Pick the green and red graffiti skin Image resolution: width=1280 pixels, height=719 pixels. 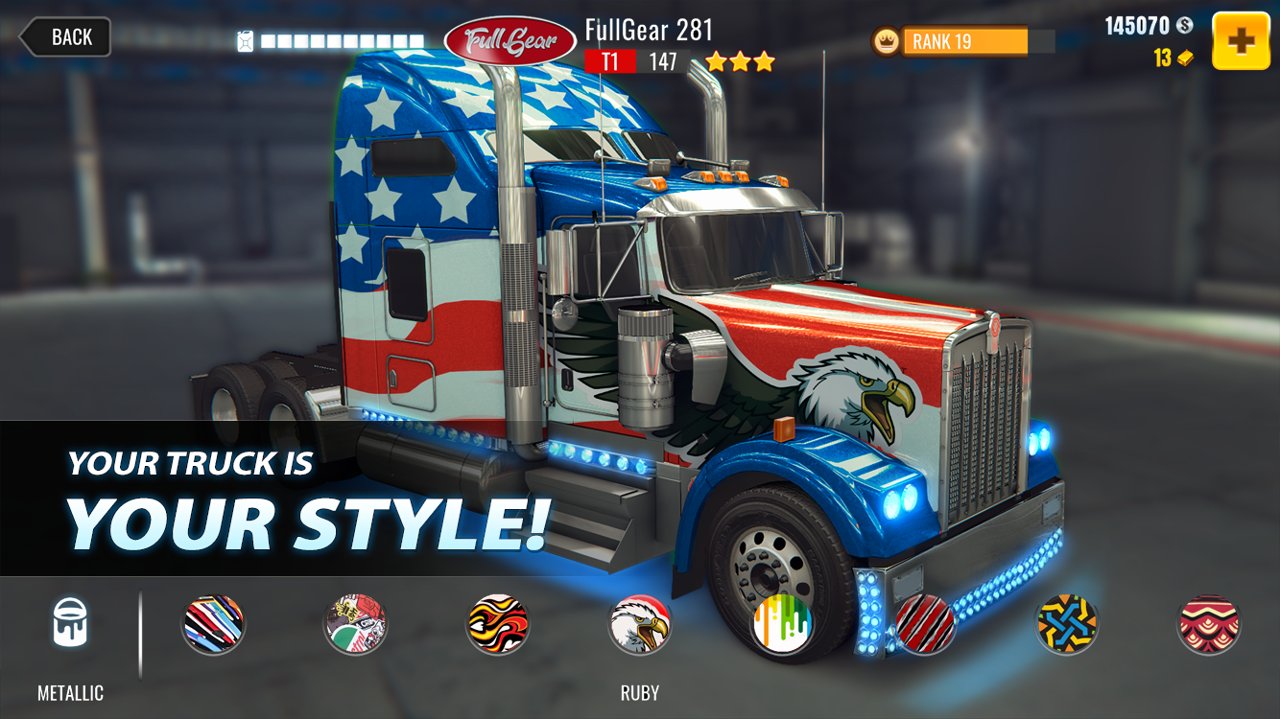point(355,624)
